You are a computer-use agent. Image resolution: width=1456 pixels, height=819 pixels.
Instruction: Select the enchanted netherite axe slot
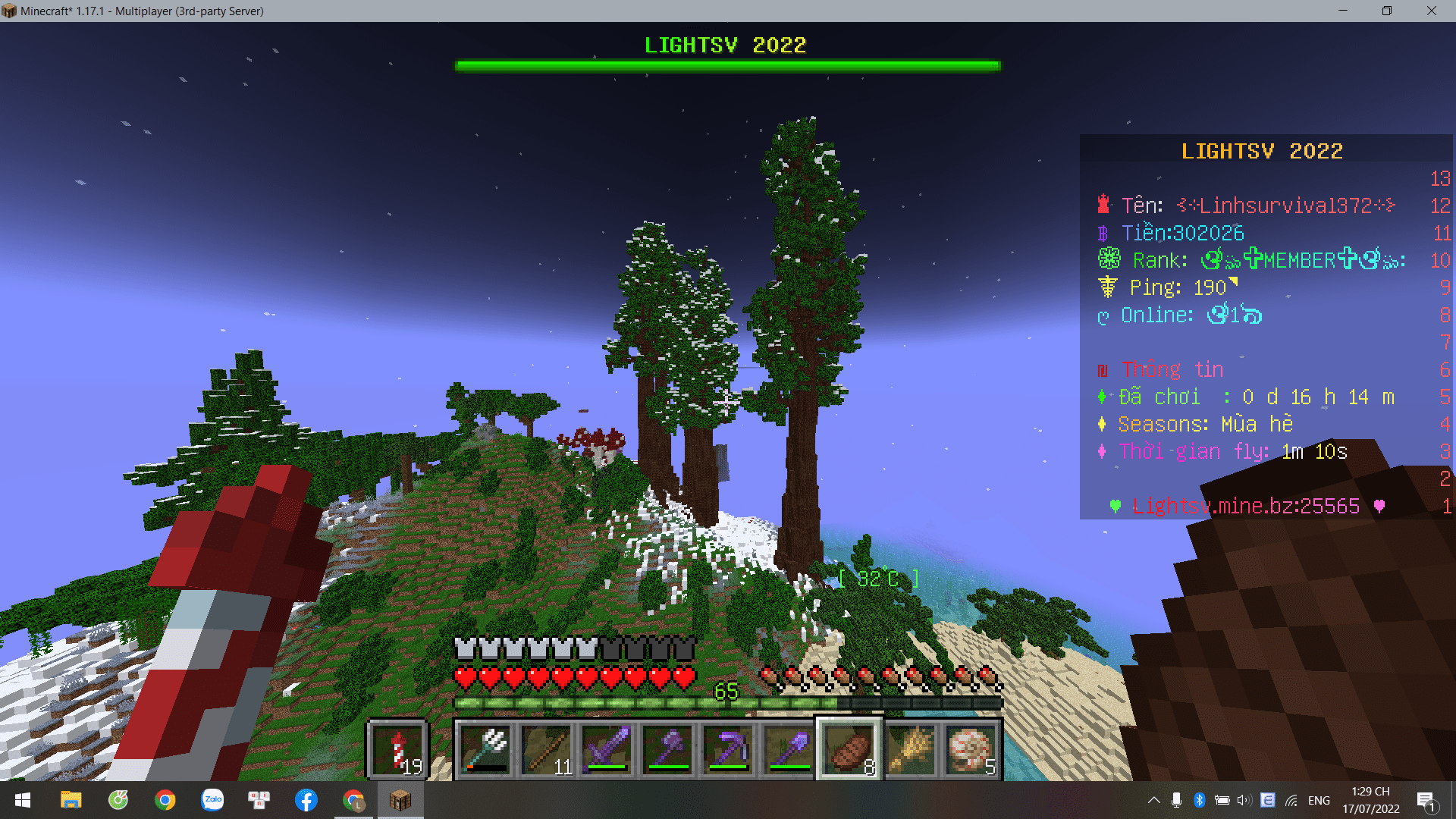[x=667, y=748]
